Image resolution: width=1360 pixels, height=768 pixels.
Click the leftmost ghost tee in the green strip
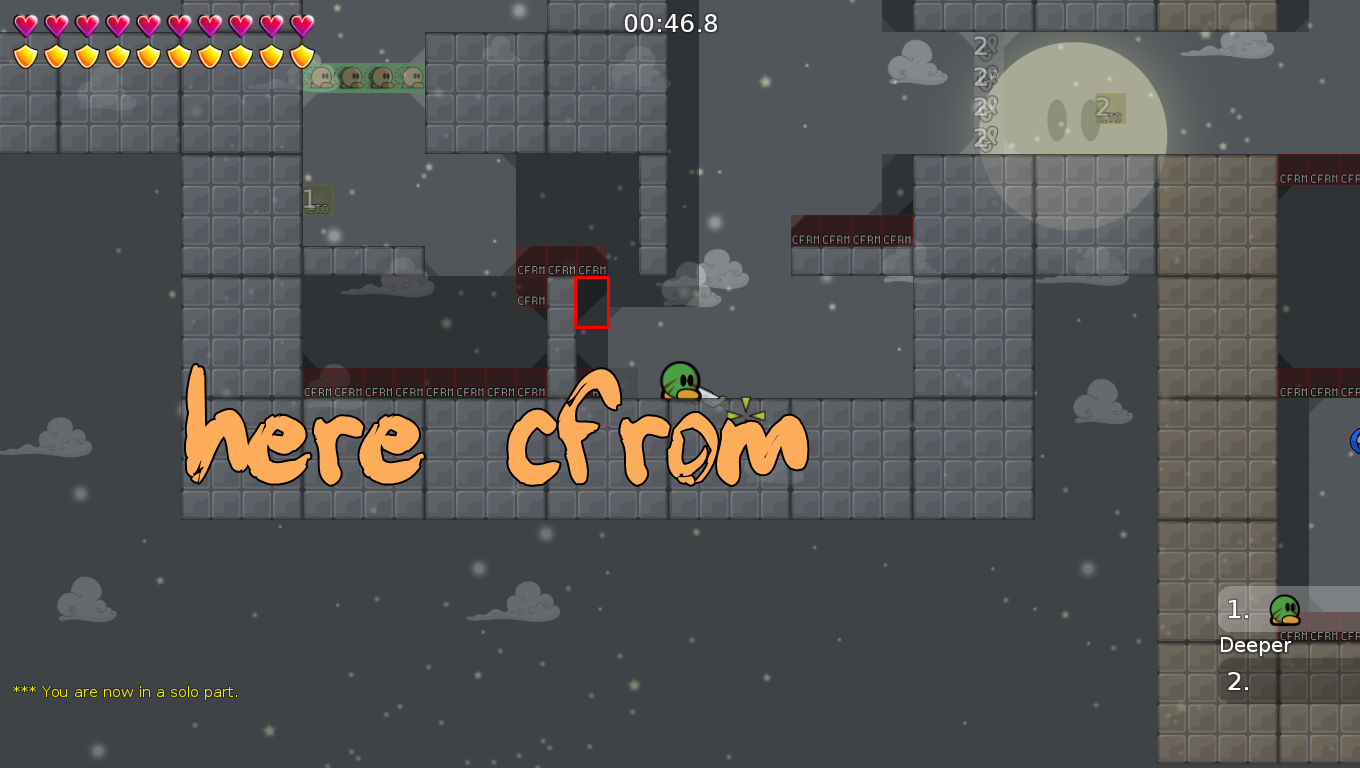[x=322, y=77]
